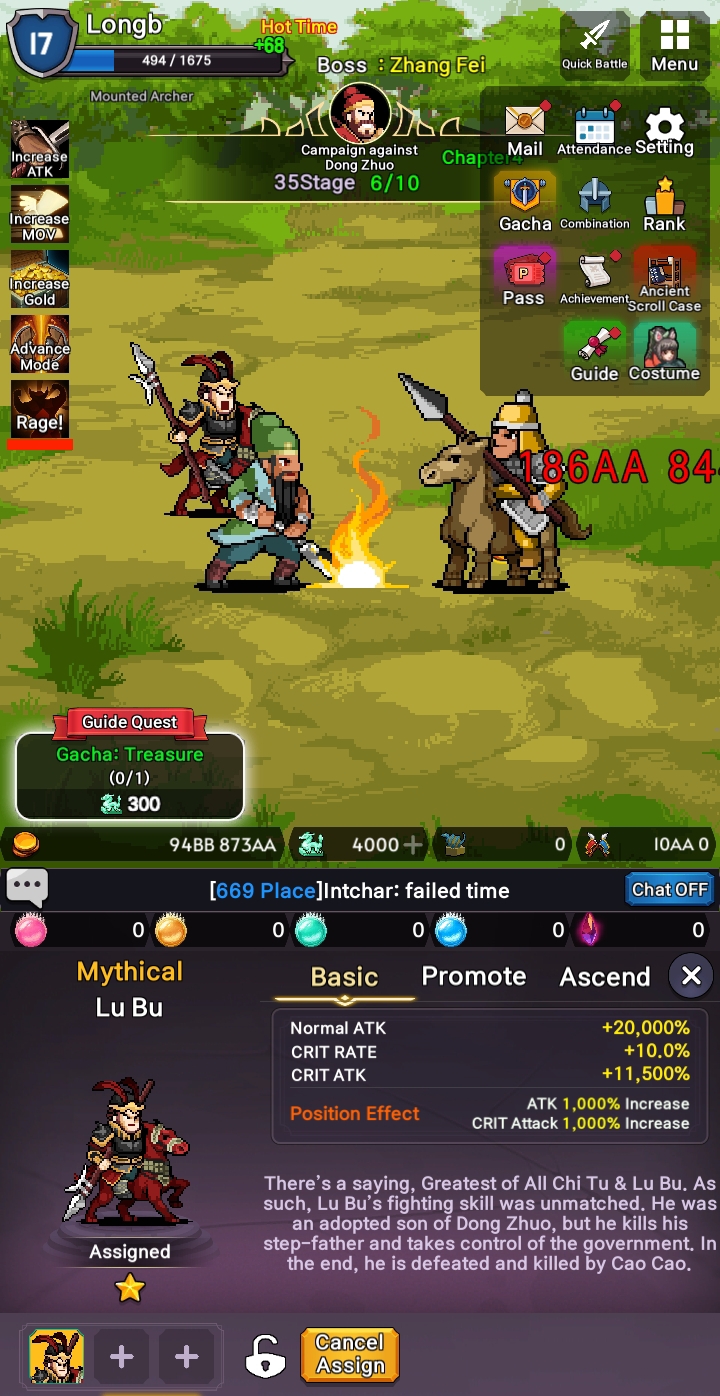
Task: View the Rank leaderboard
Action: pyautogui.click(x=664, y=203)
